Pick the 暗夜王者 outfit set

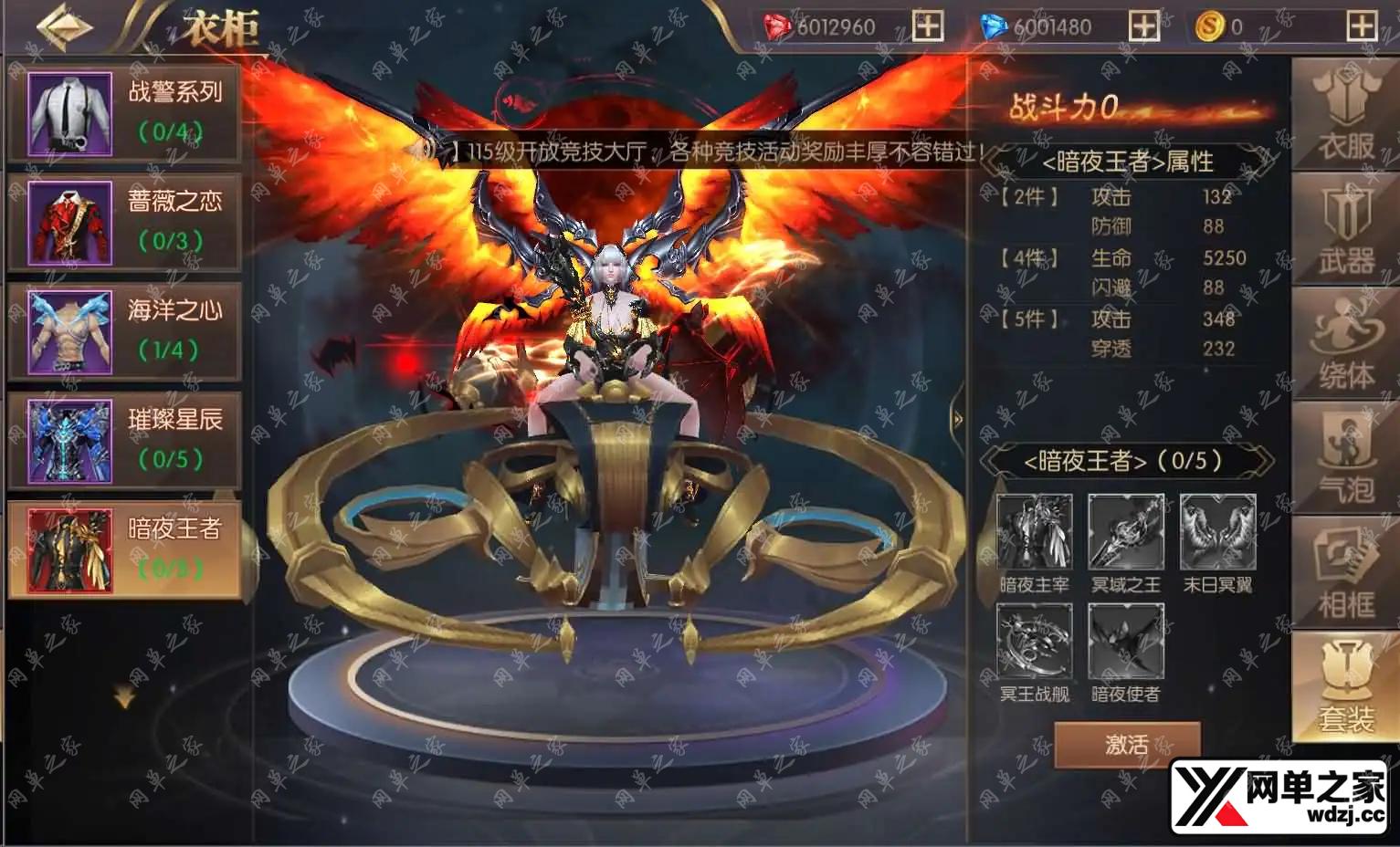(124, 550)
